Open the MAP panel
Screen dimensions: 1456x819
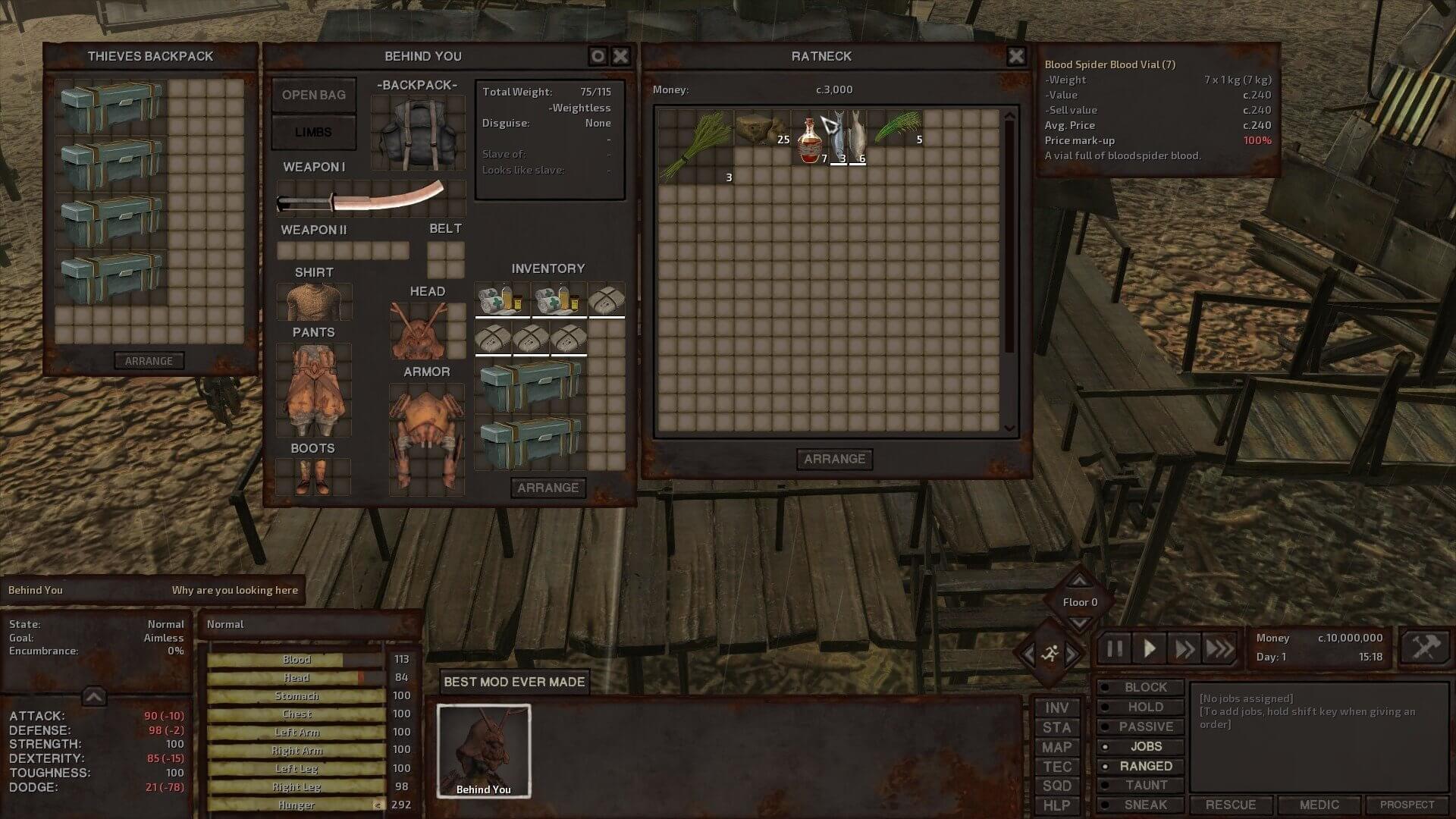[1056, 747]
